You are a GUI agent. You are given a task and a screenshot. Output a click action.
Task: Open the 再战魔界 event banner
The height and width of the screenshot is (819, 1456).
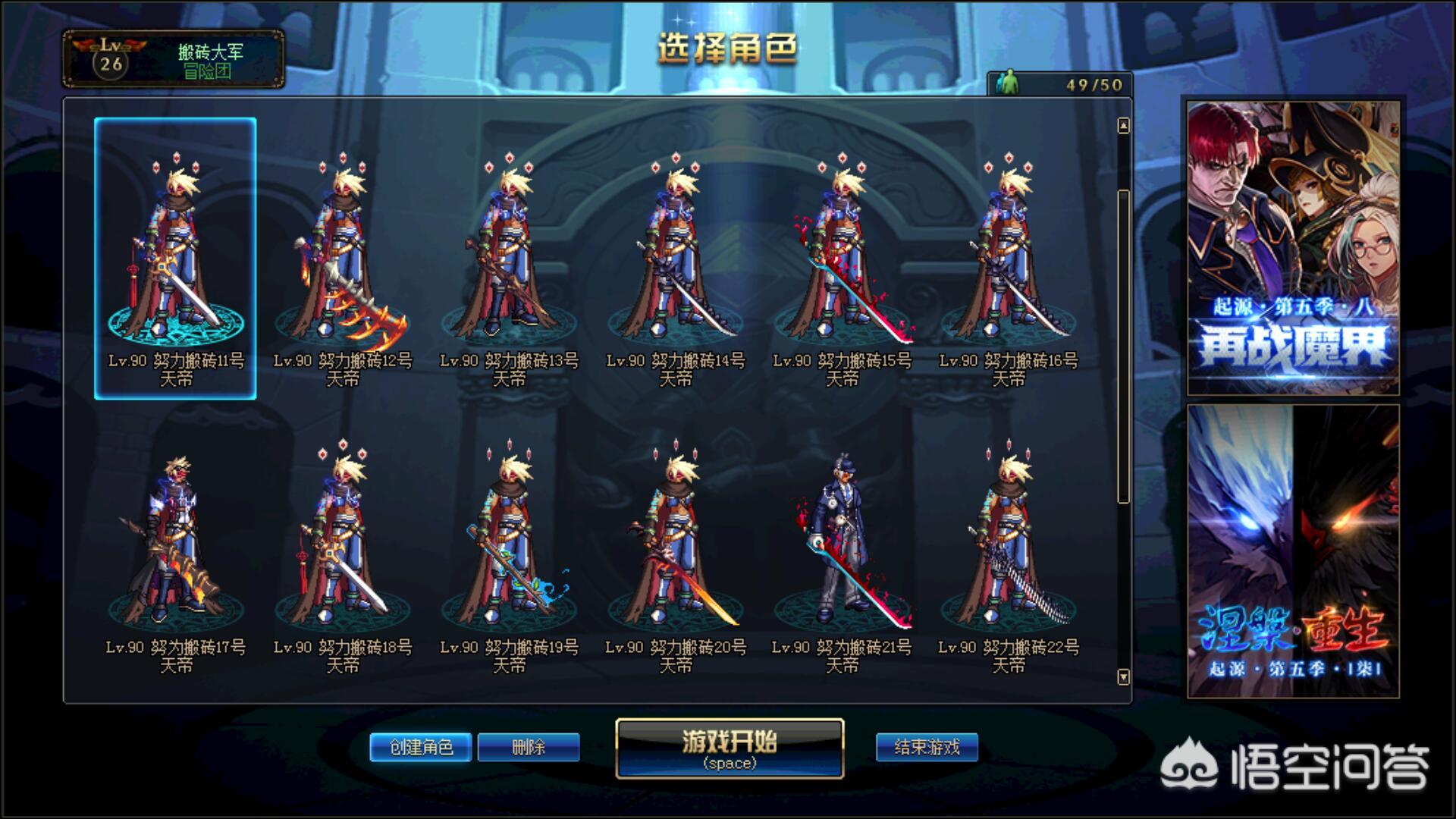(1293, 248)
